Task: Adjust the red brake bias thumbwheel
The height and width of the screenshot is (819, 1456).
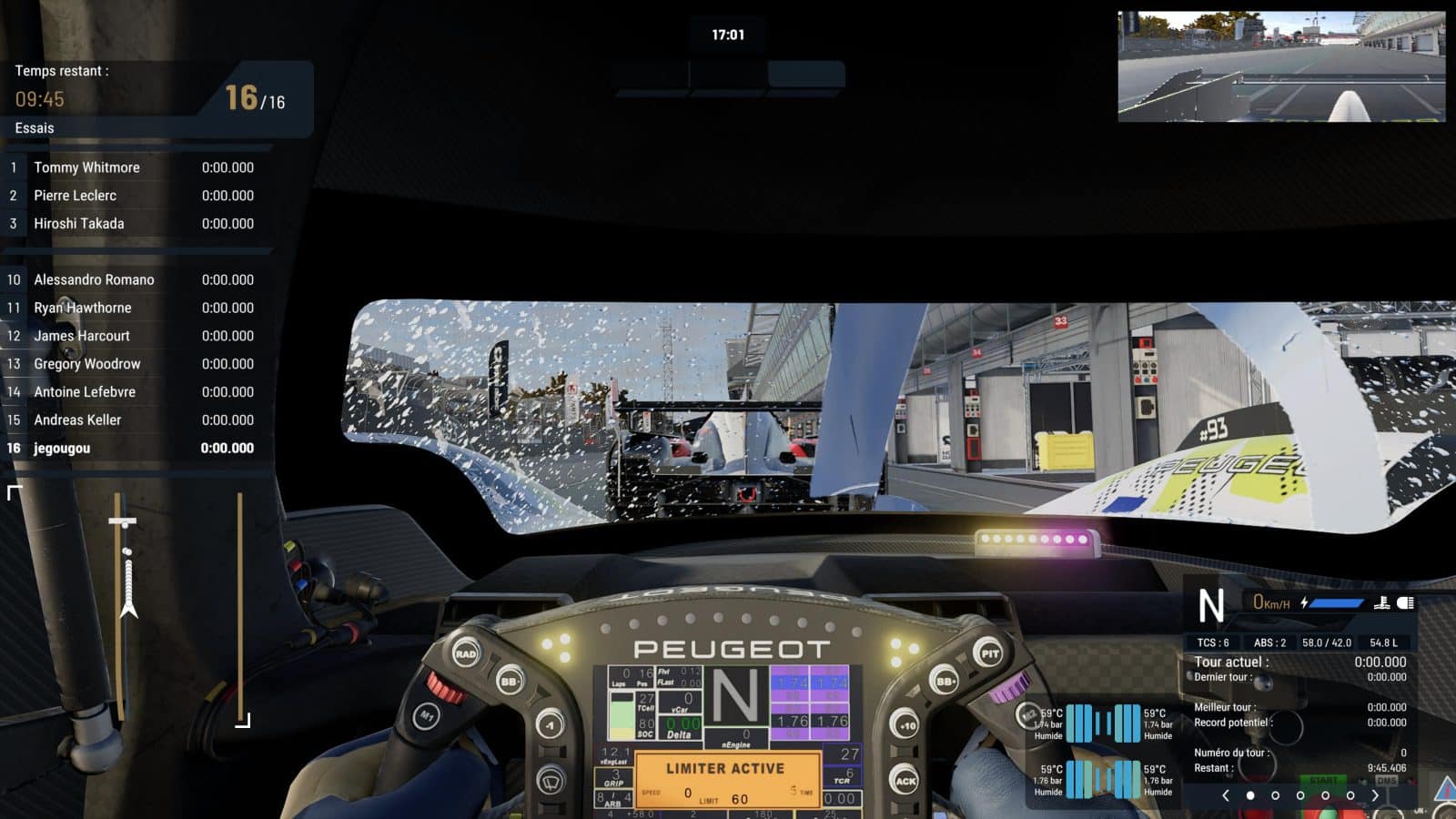Action: coord(446,689)
